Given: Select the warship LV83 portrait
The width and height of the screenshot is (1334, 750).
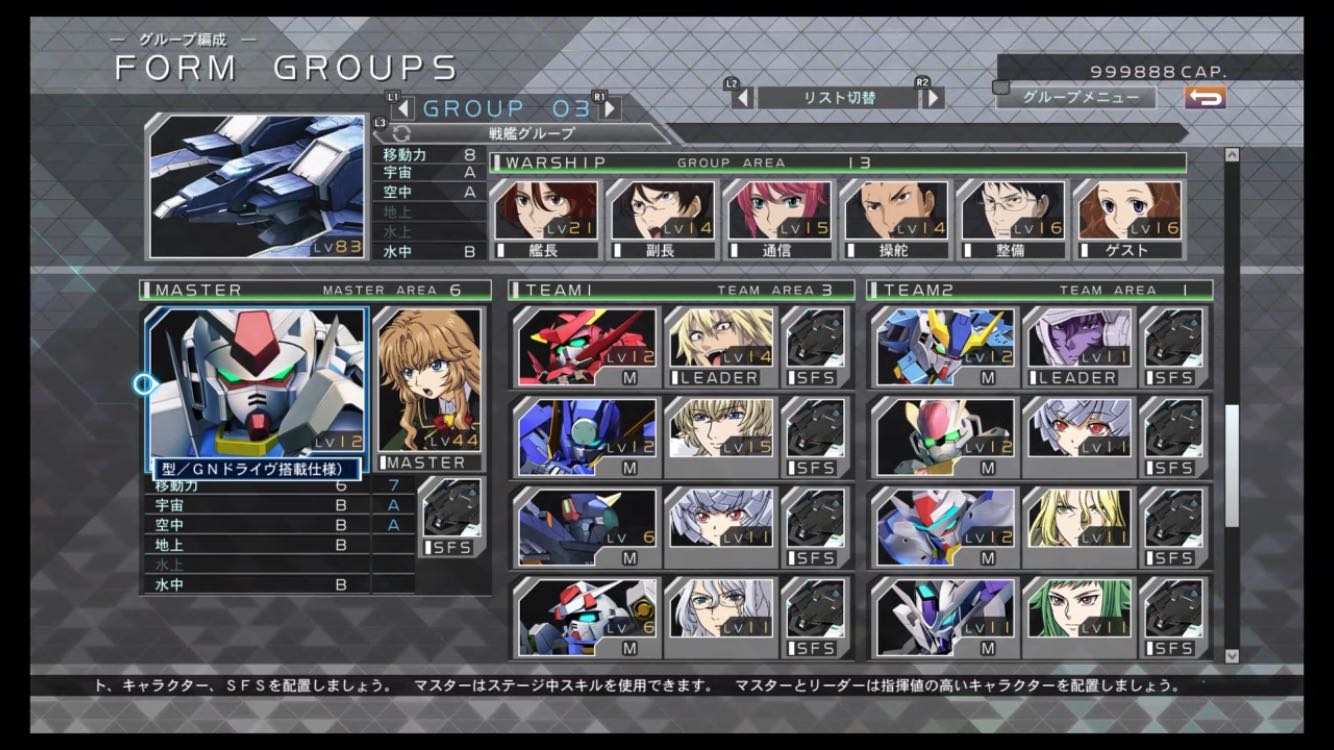Looking at the screenshot, I should click(x=257, y=187).
